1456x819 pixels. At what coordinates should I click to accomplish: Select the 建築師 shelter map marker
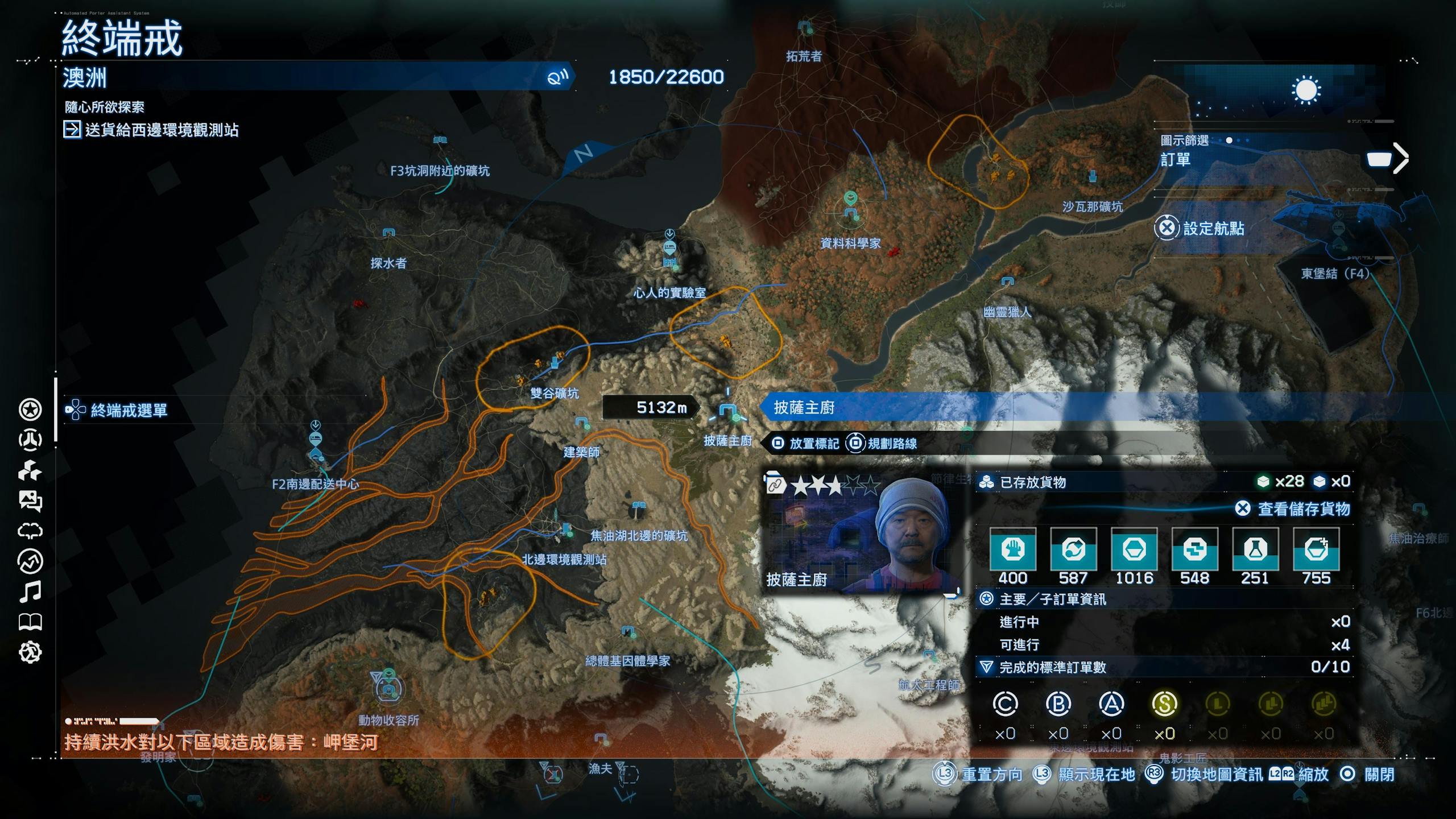click(581, 423)
